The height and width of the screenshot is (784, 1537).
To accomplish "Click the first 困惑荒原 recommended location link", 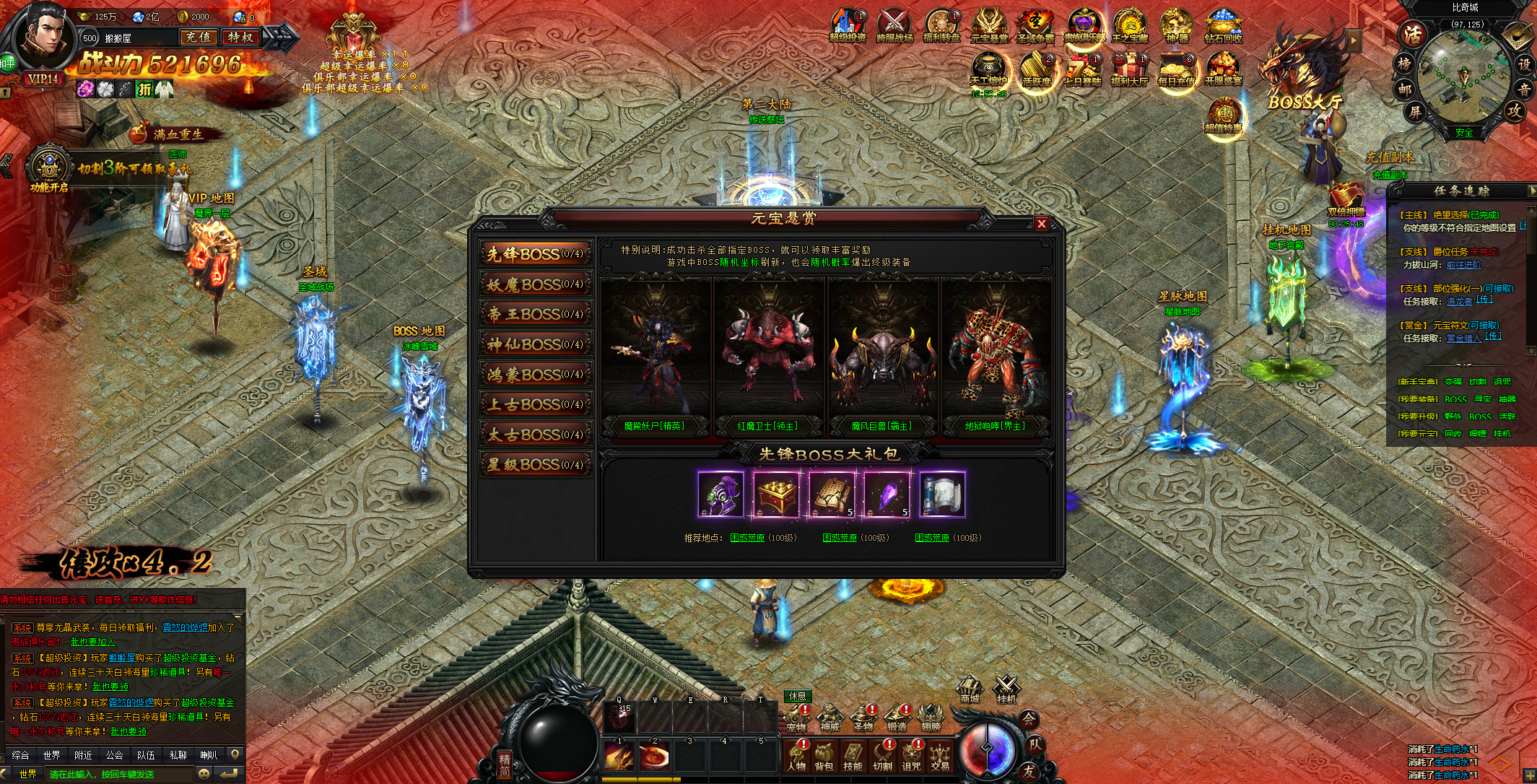I will 747,538.
